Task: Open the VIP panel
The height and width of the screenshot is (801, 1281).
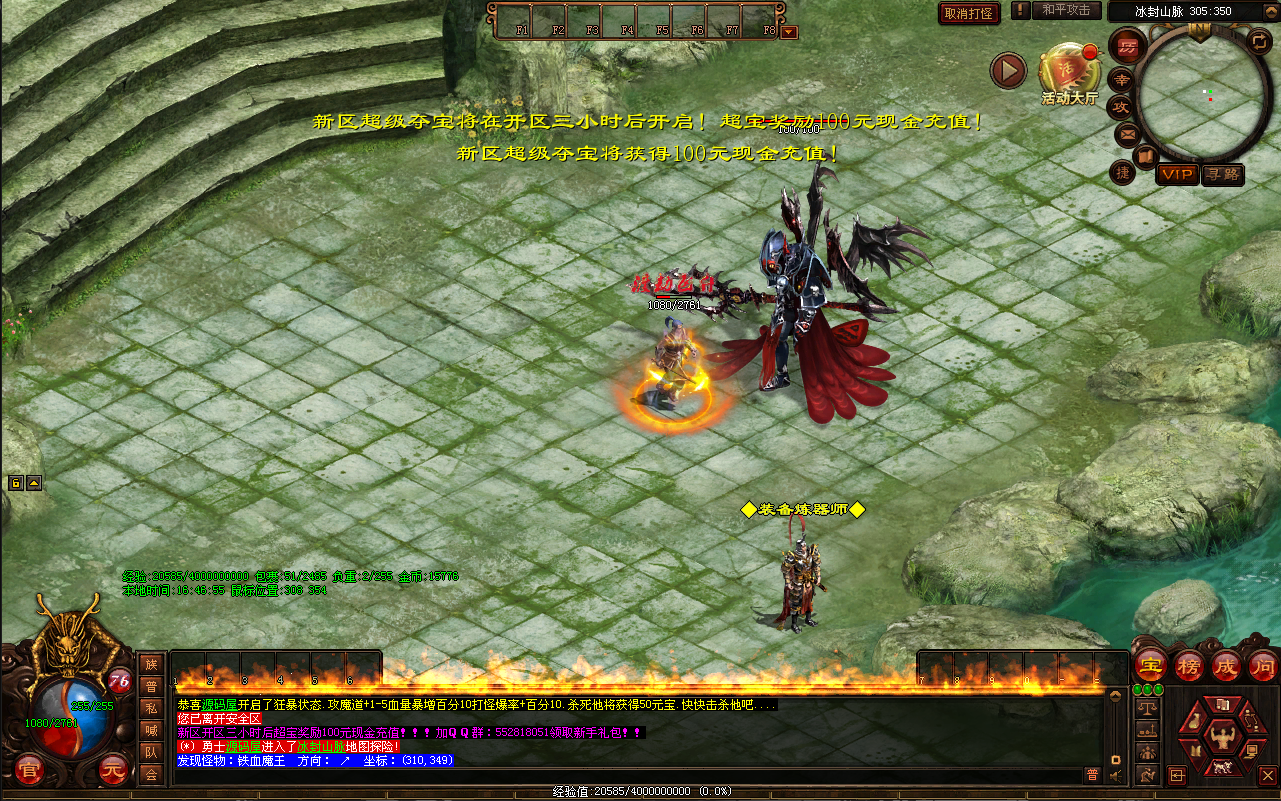Action: [x=1178, y=174]
